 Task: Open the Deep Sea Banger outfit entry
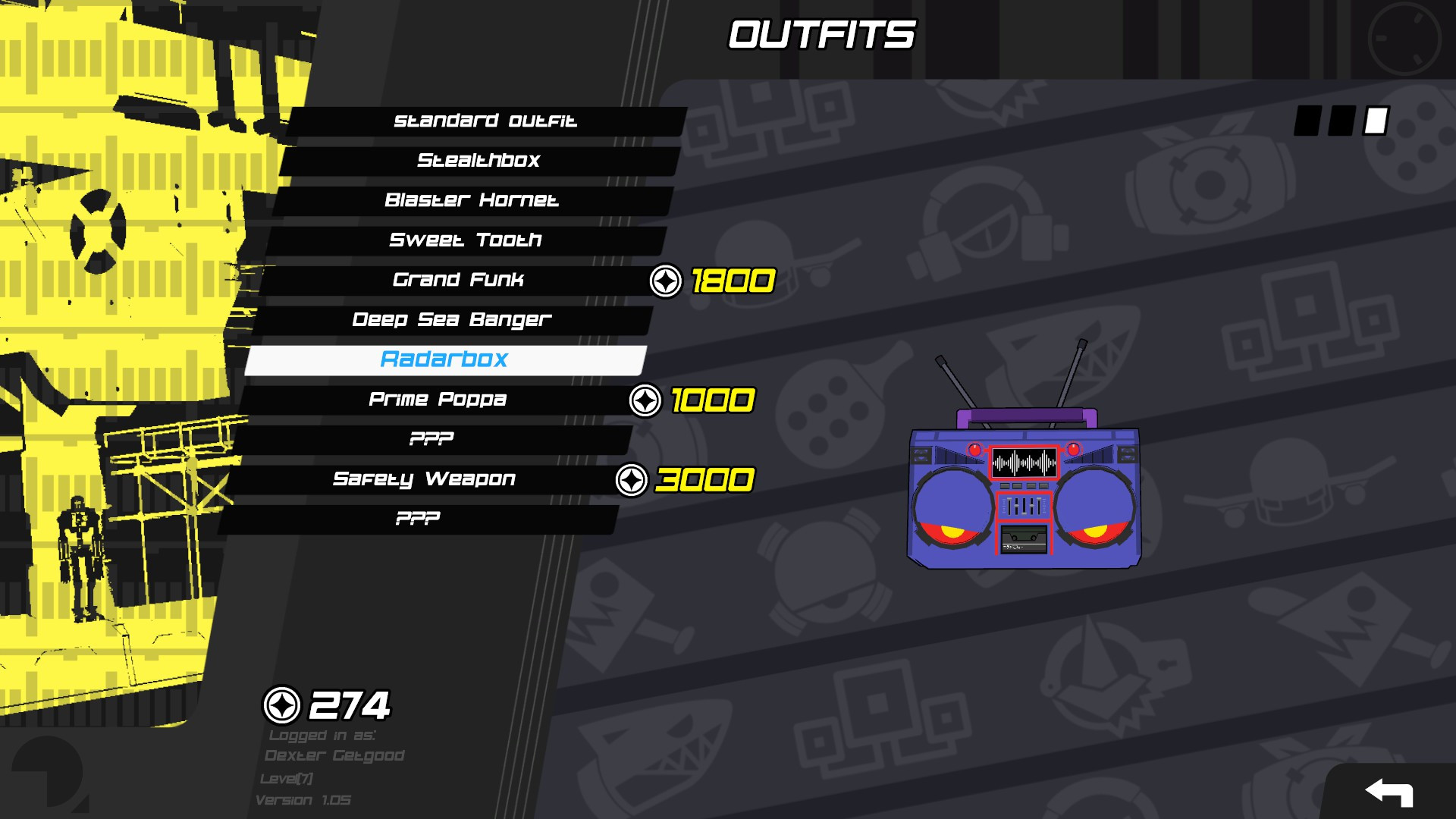(453, 320)
